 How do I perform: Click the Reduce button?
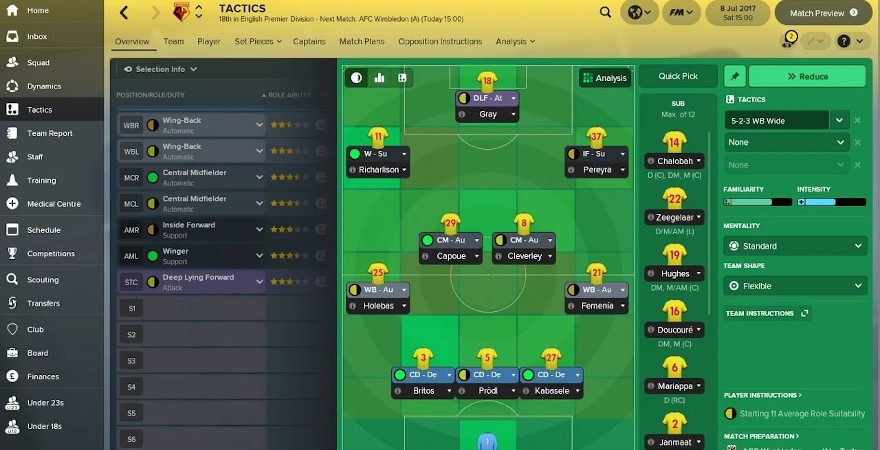click(807, 77)
